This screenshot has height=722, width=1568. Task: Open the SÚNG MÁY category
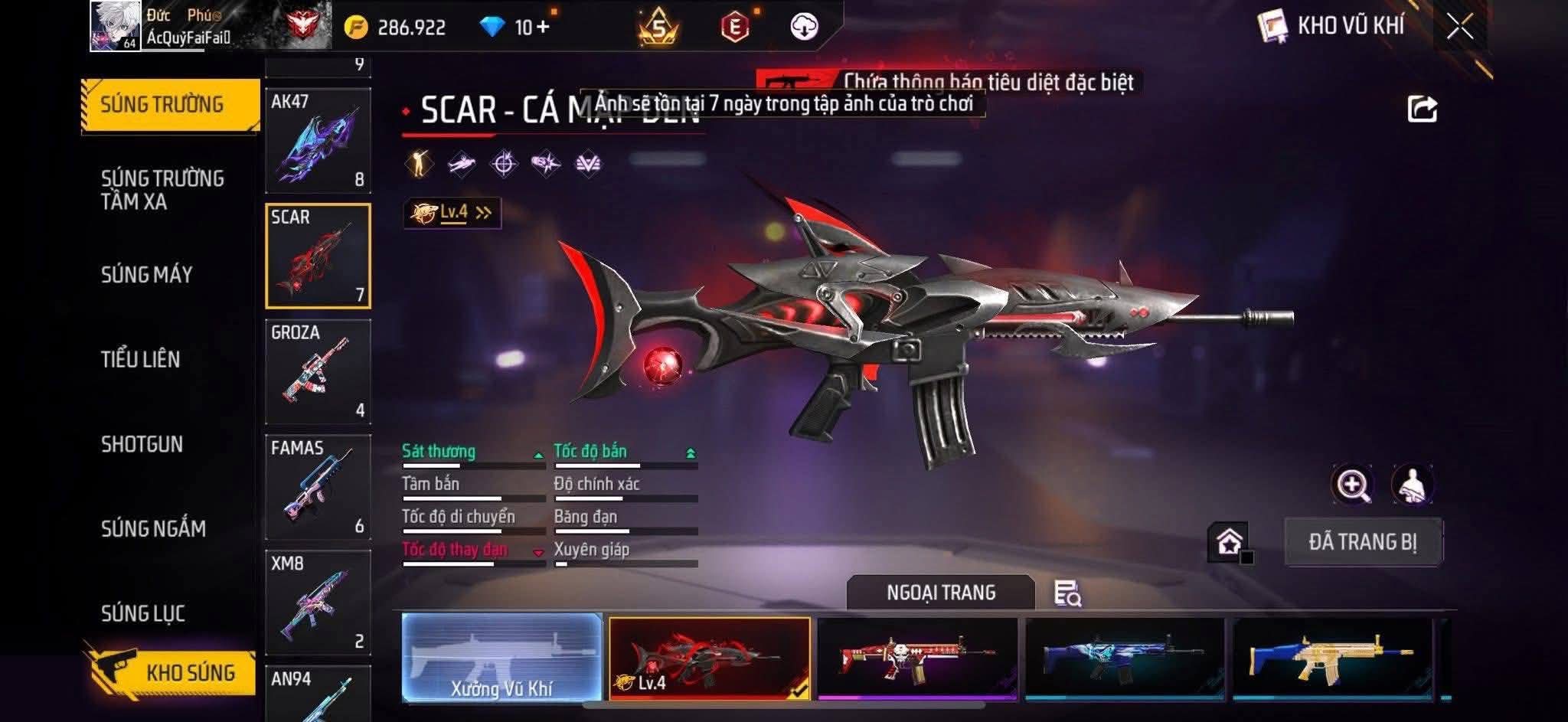[x=147, y=275]
